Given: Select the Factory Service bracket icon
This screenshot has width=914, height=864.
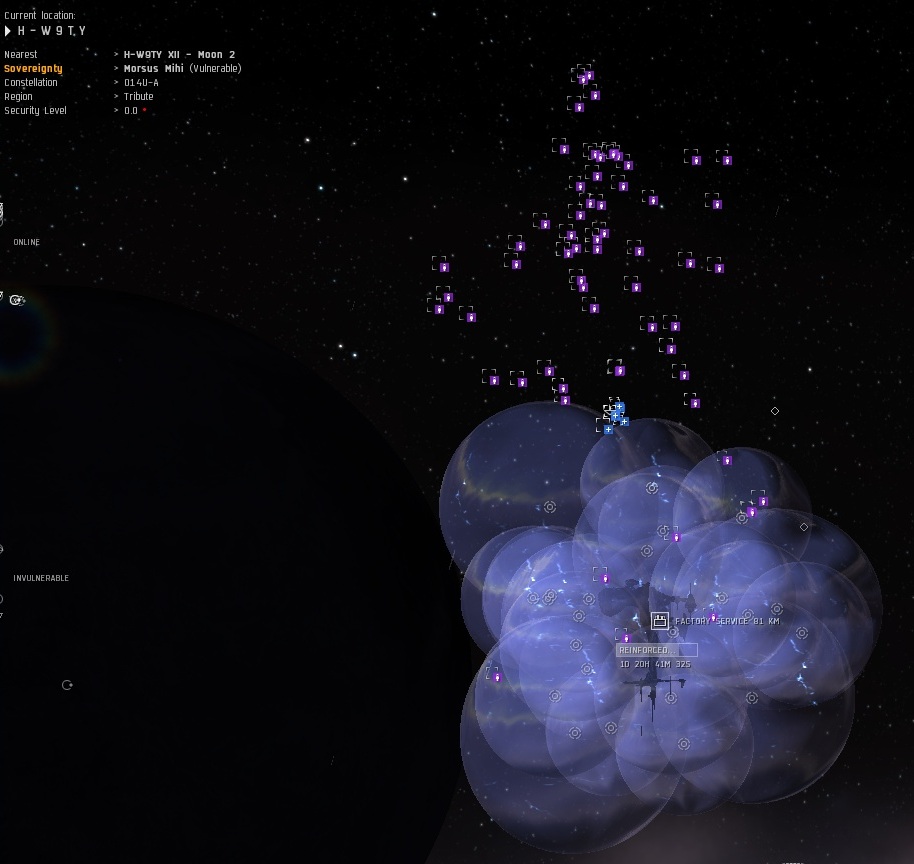Looking at the screenshot, I should click(660, 621).
